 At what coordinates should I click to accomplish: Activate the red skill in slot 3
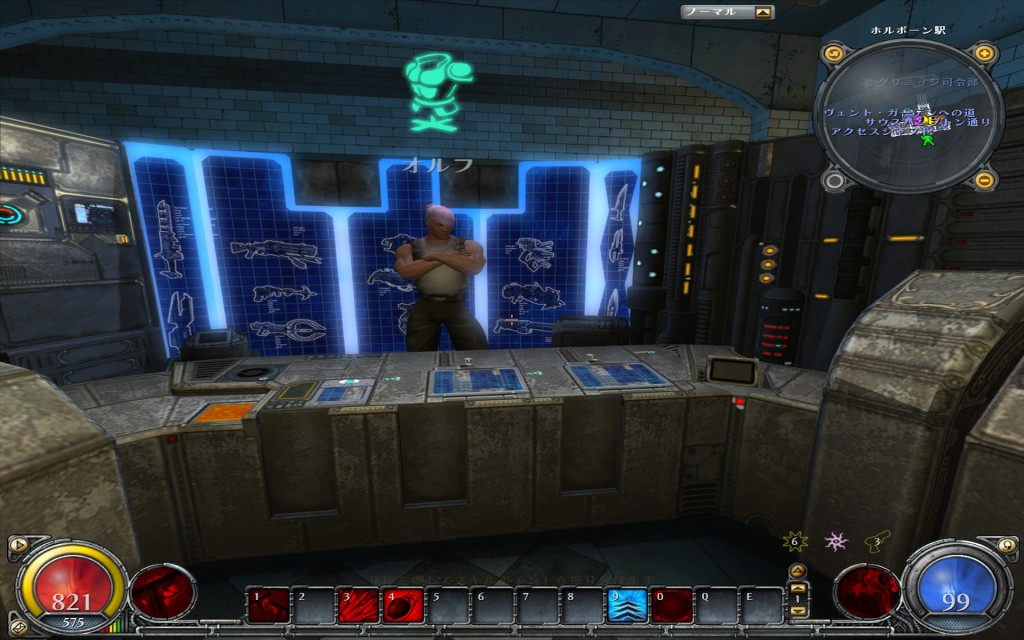tap(355, 605)
